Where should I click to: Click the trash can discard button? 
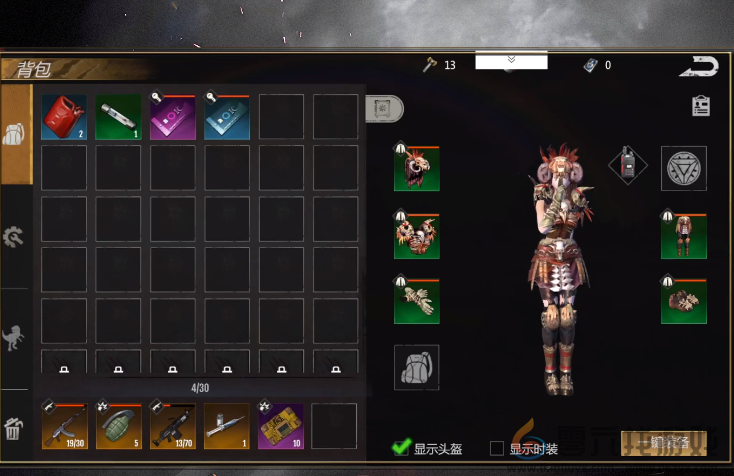pyautogui.click(x=15, y=430)
